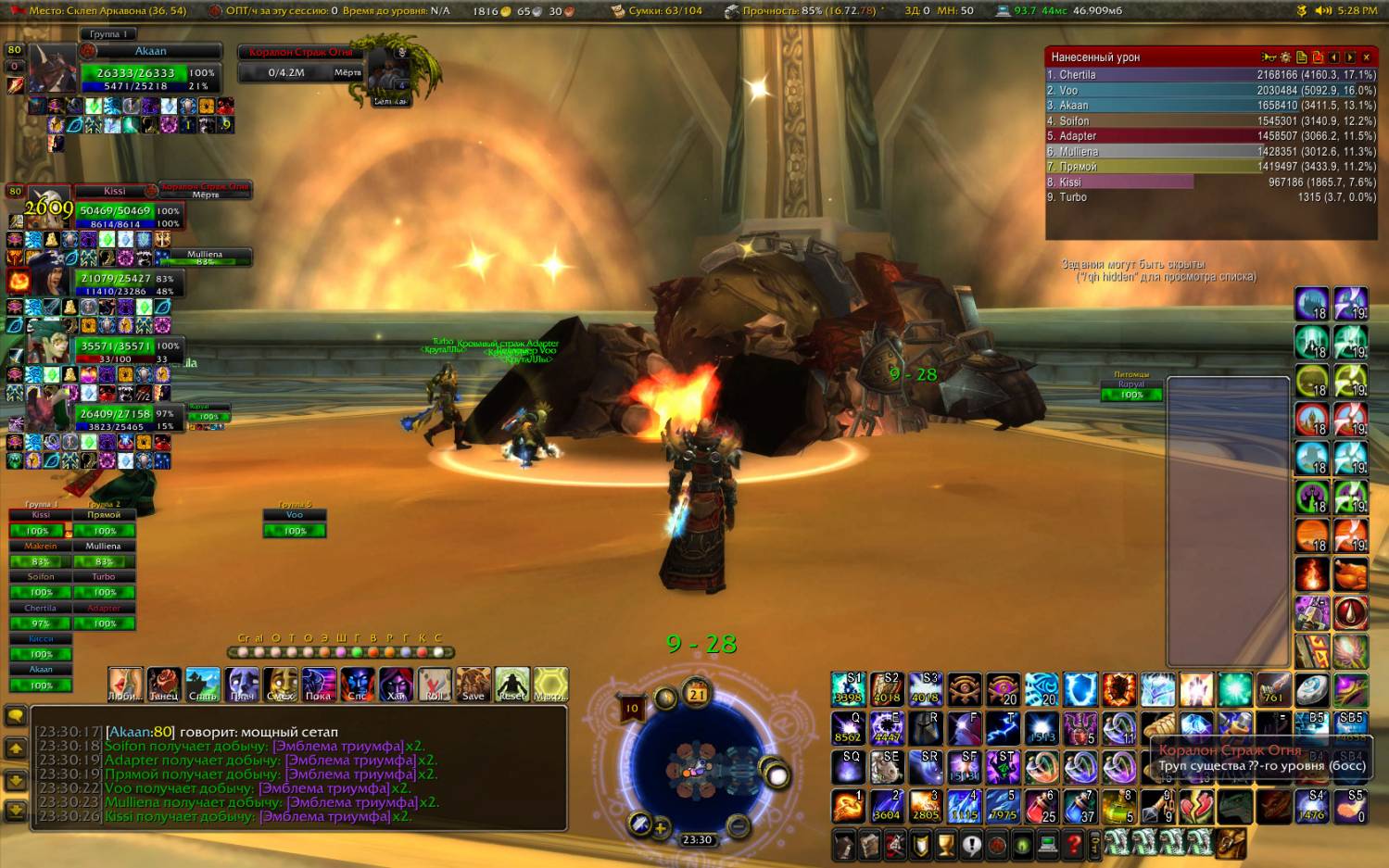This screenshot has height=868, width=1389.
Task: Open the golden trophy achievements menu
Action: tap(945, 844)
